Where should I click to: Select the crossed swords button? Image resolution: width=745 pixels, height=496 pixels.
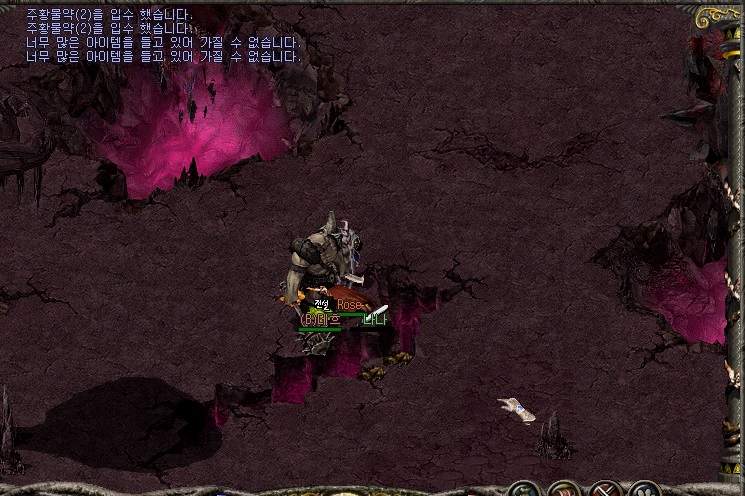pos(606,492)
